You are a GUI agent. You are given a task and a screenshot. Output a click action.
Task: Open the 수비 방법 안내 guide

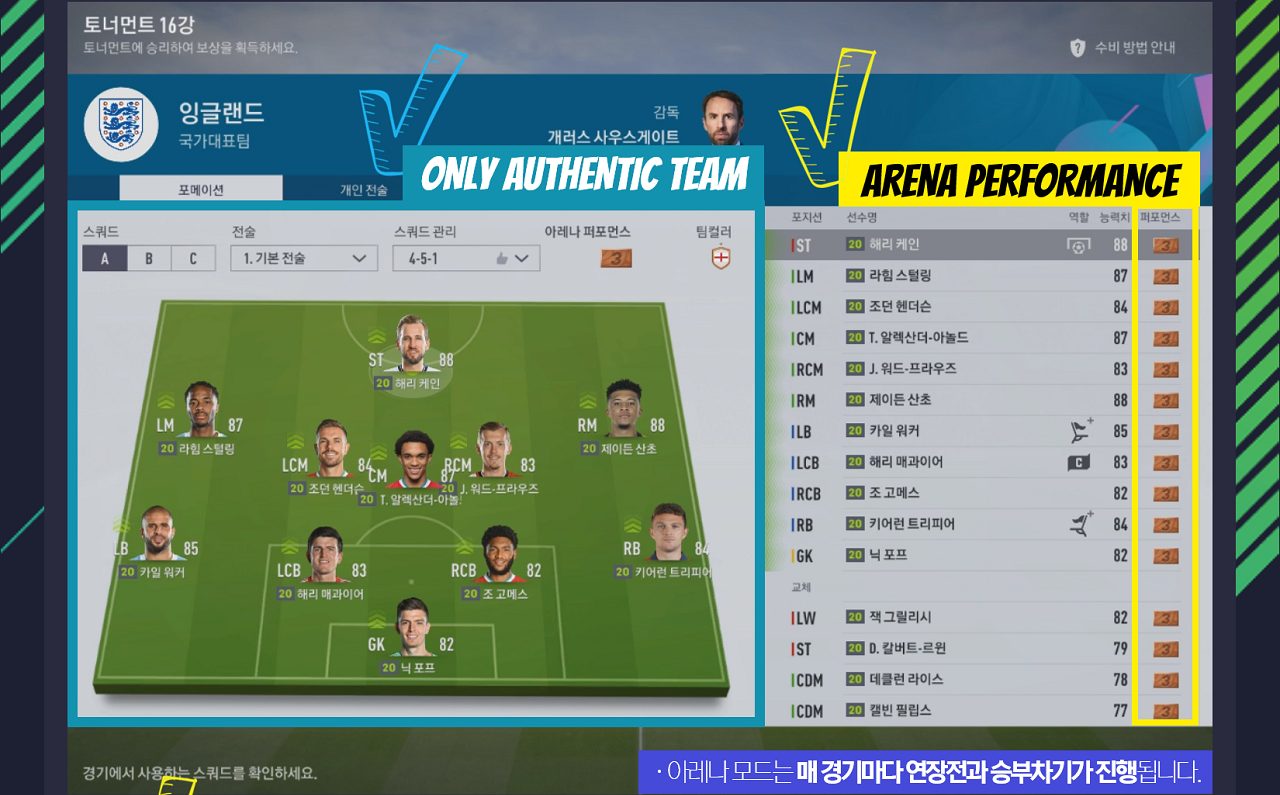pyautogui.click(x=1123, y=47)
